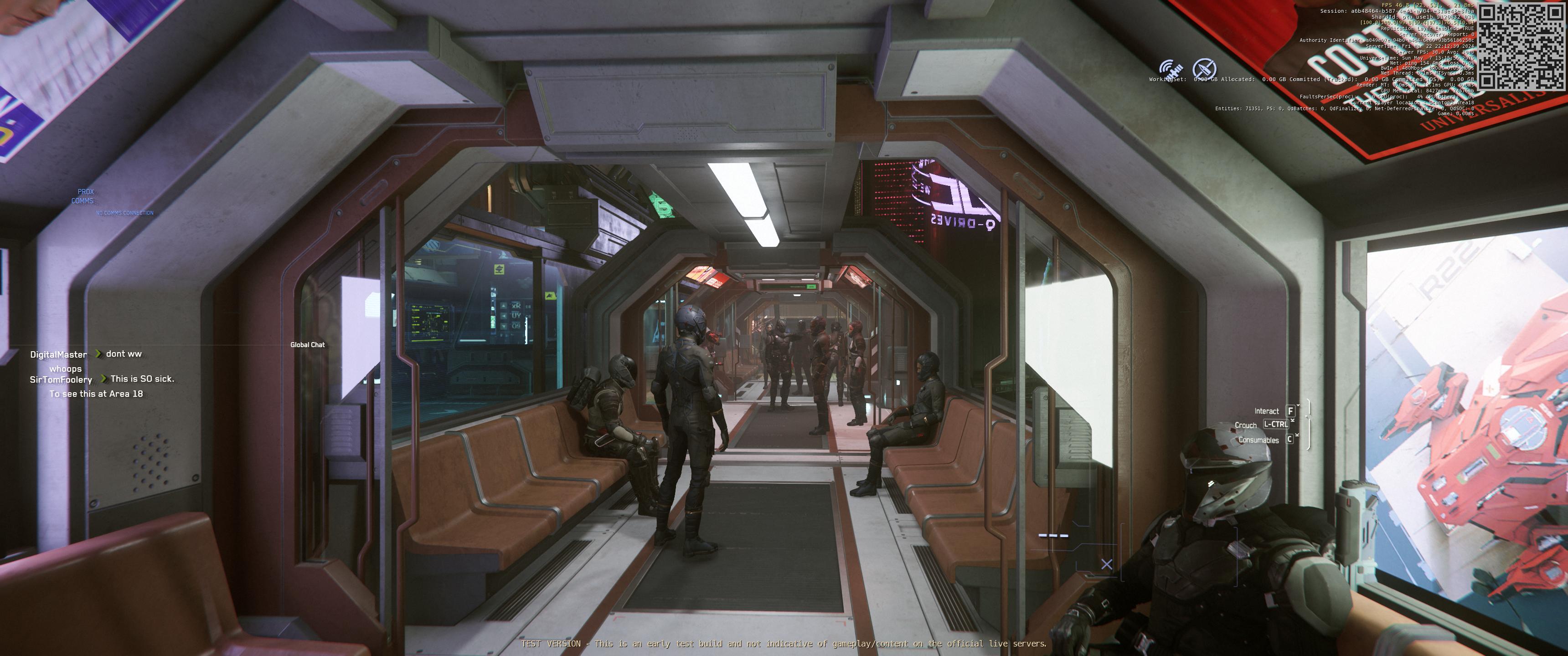Select SirTomFoolery's name in chat
Image resolution: width=1568 pixels, height=656 pixels.
tap(61, 379)
